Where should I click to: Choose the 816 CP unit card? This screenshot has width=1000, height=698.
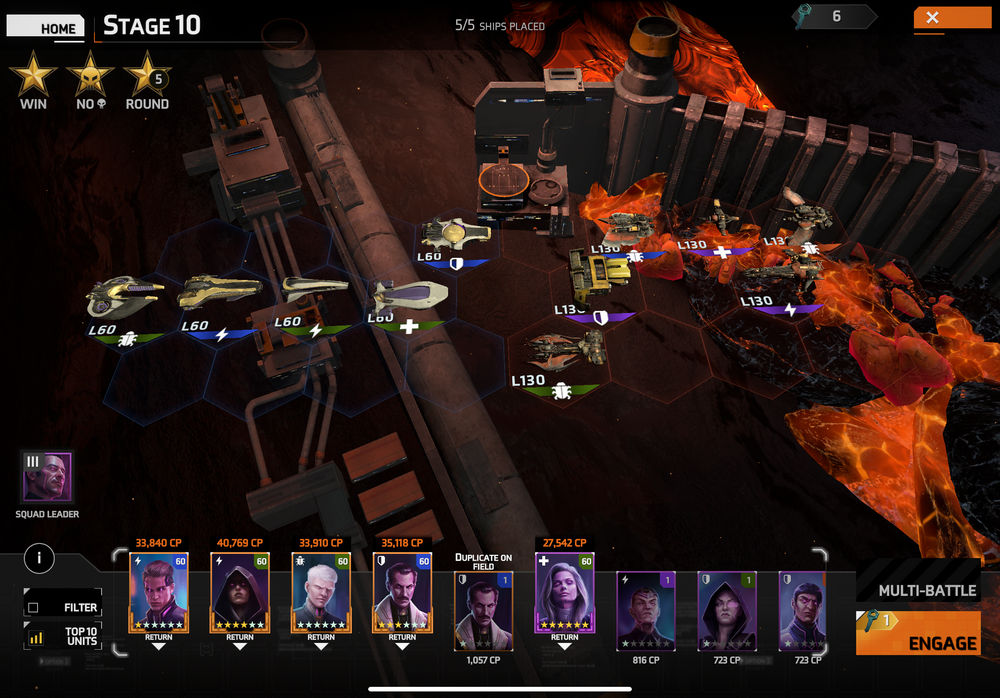coord(645,611)
